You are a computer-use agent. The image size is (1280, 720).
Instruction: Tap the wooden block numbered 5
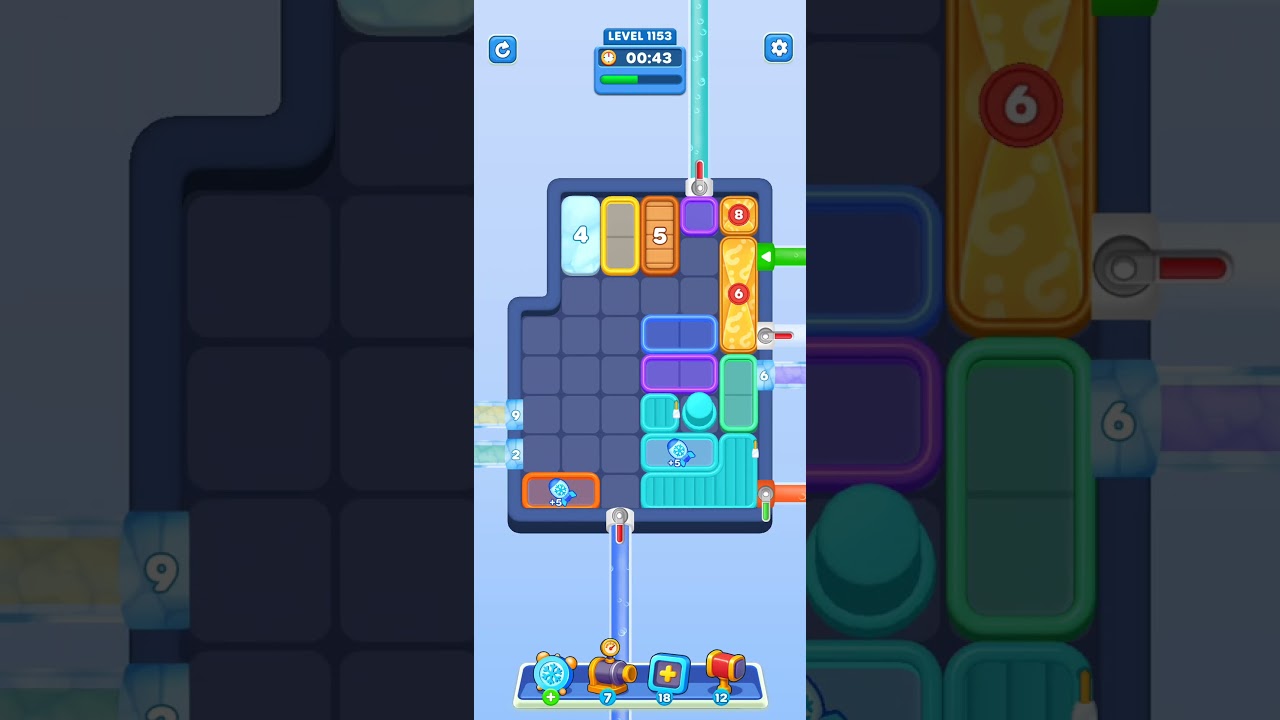(660, 237)
